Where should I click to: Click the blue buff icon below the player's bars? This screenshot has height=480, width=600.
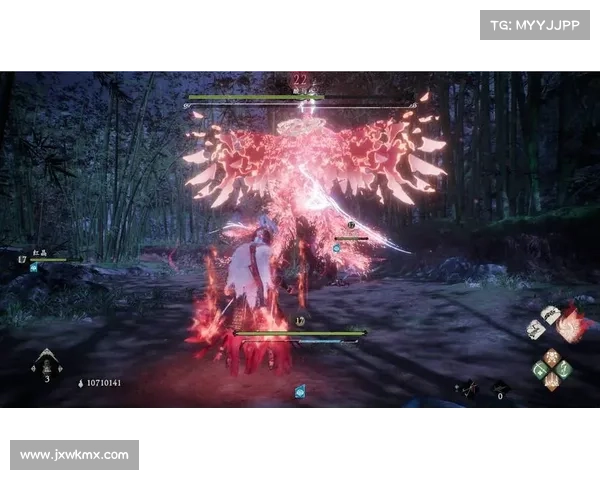[x=300, y=391]
